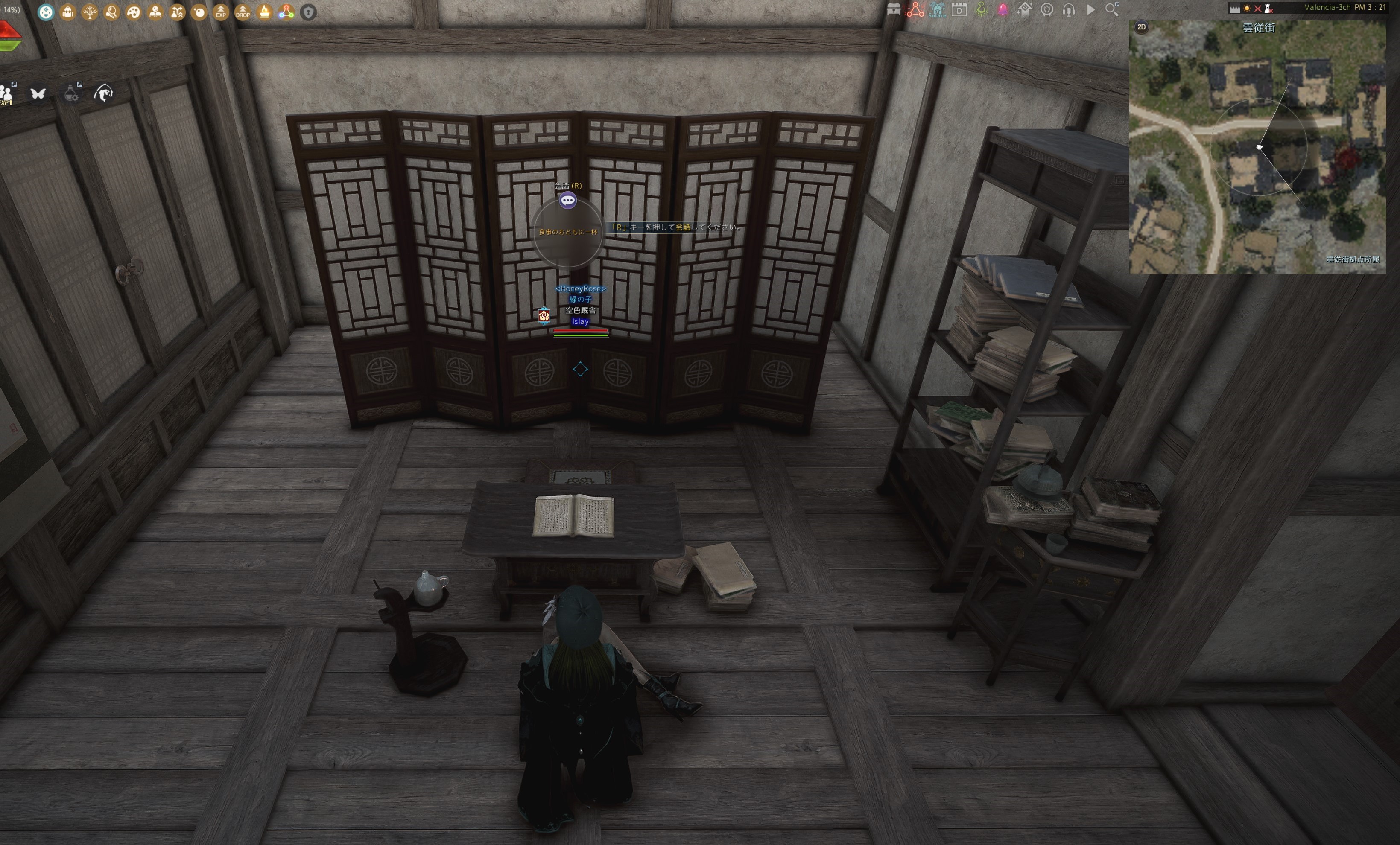Open the fishing rod and fish icon

coord(103,93)
